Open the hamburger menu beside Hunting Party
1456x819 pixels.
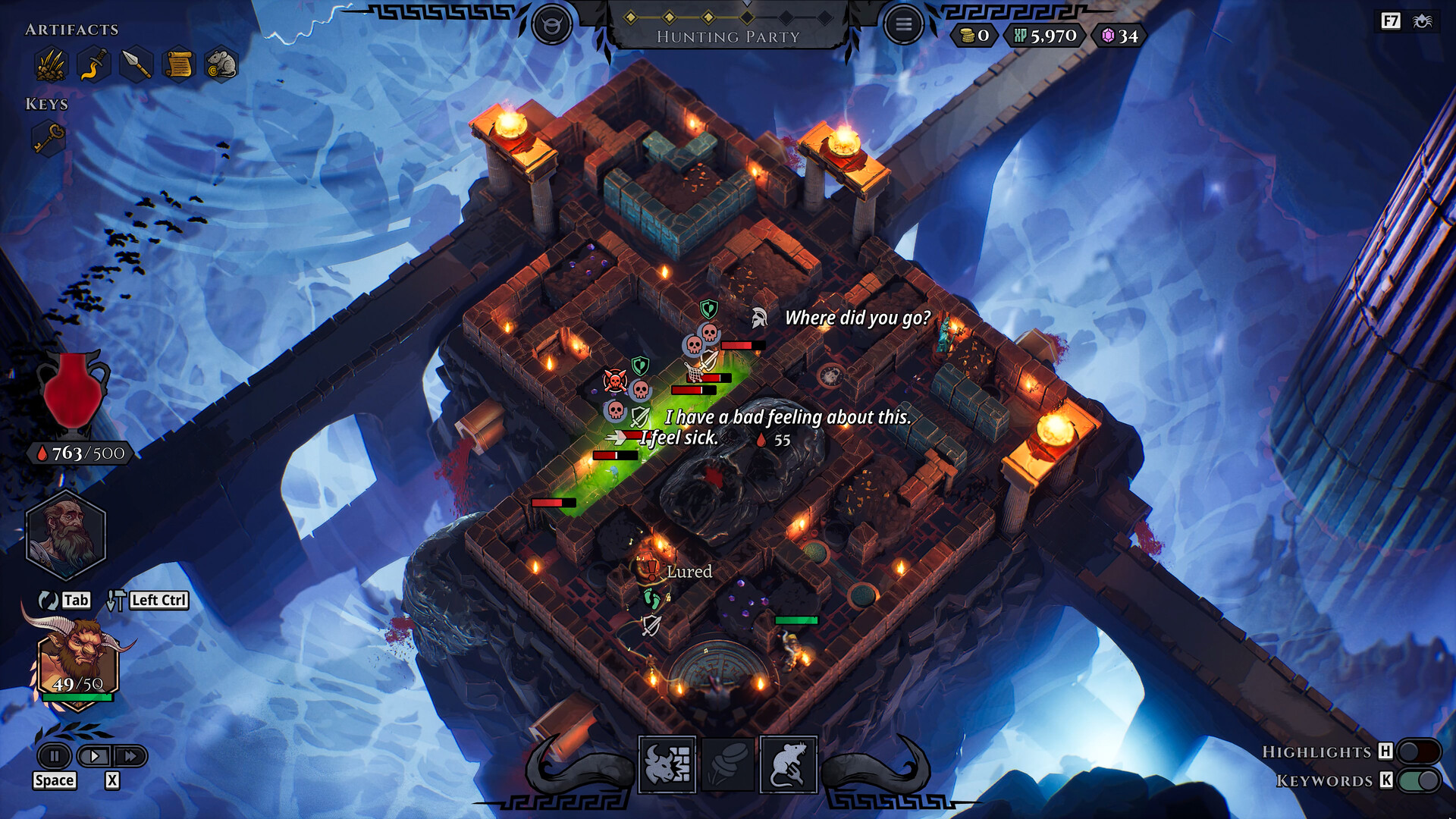(x=903, y=23)
